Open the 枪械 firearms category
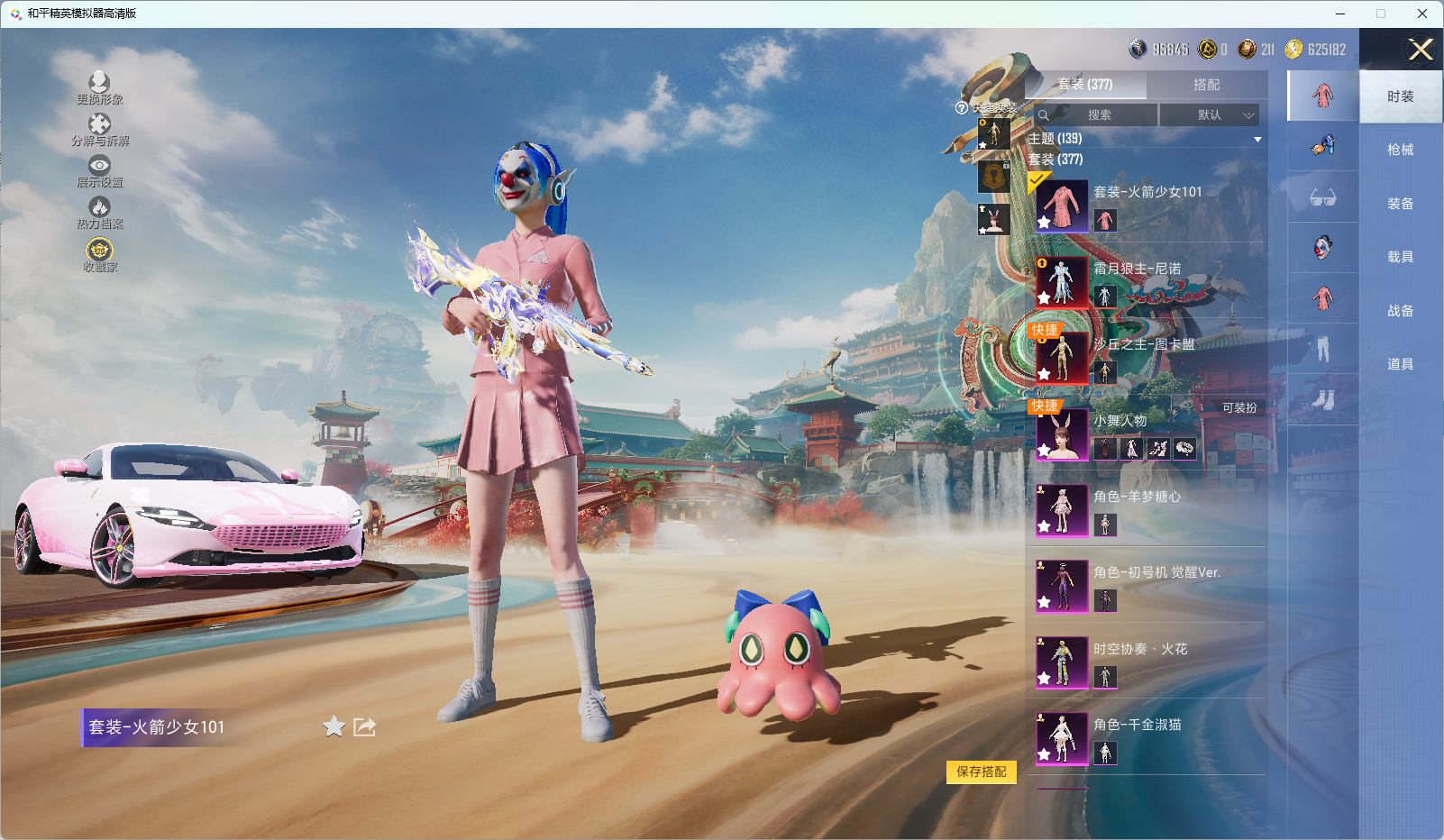Image resolution: width=1444 pixels, height=840 pixels. [1400, 150]
